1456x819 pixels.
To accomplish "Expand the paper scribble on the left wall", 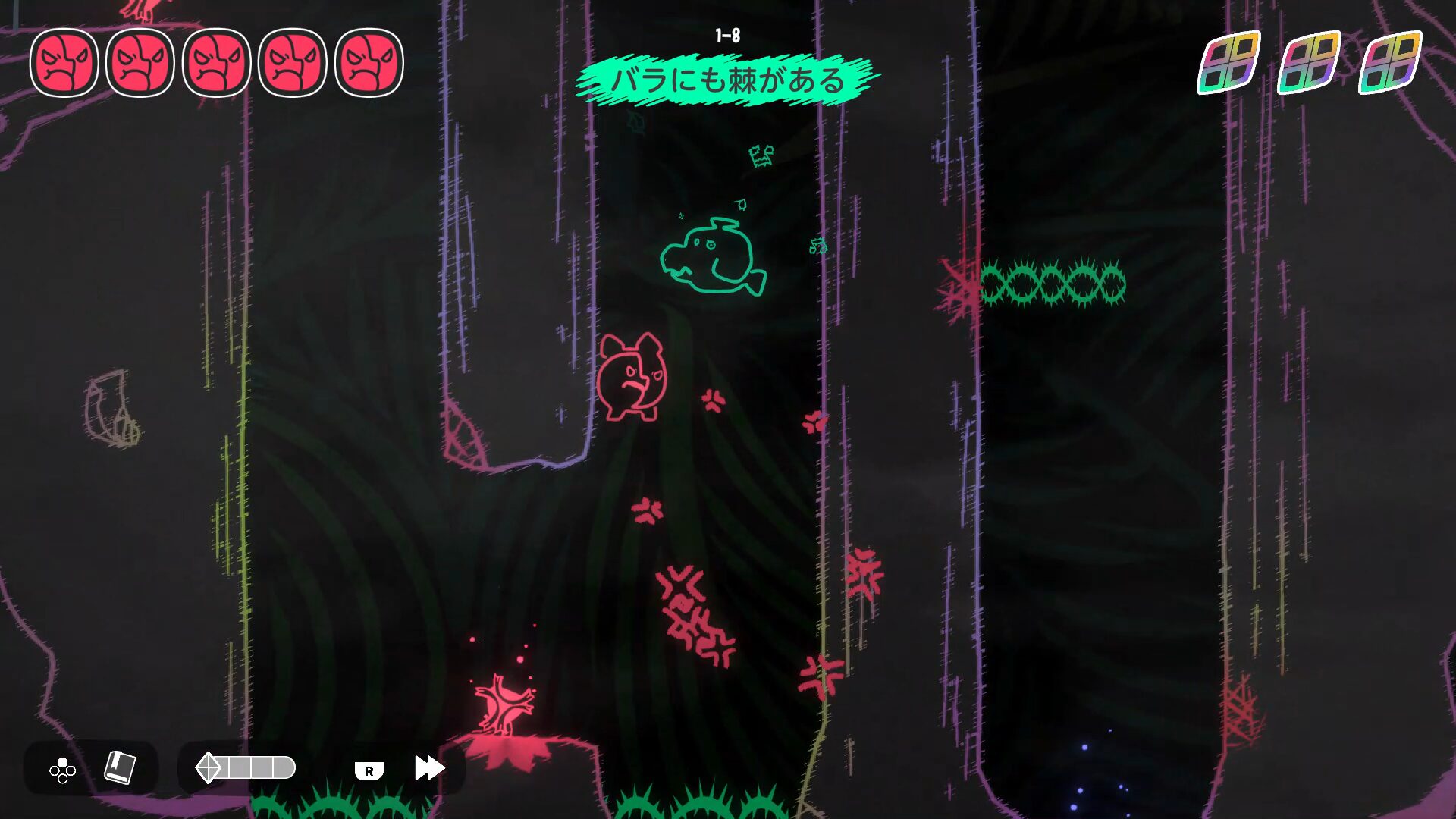I will pos(110,409).
